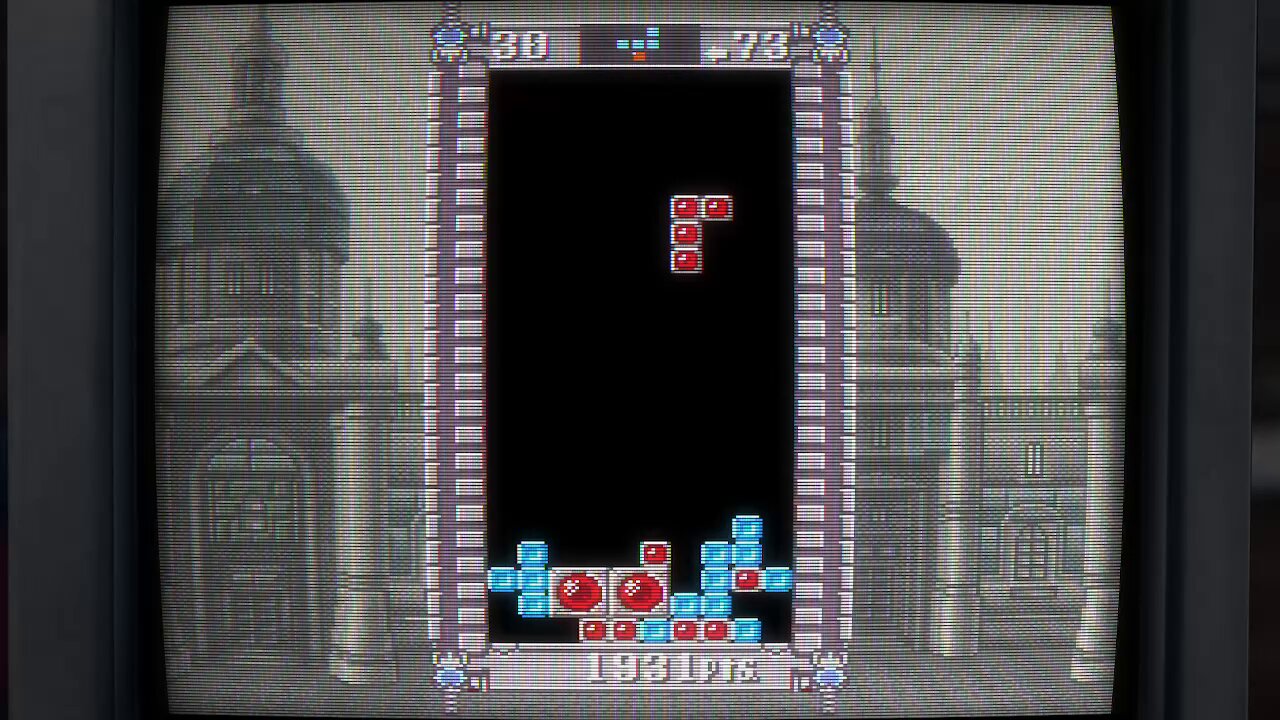Click the large red gem on the stack's left
The width and height of the screenshot is (1280, 720).
click(x=579, y=588)
